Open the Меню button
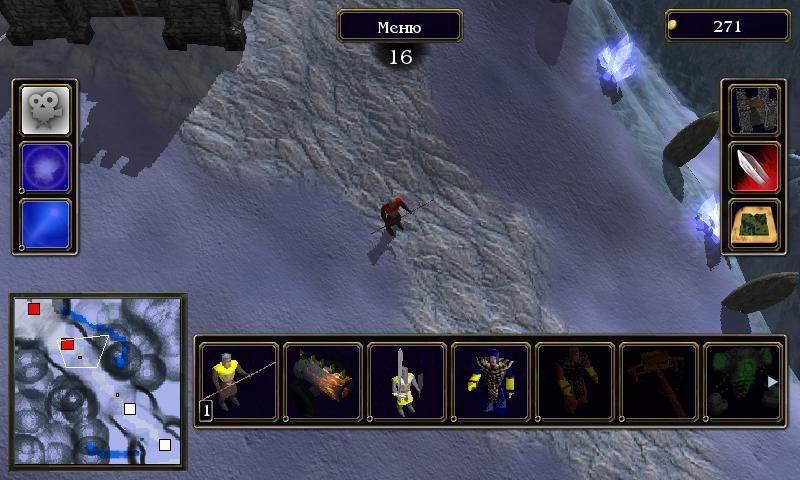 (x=399, y=26)
